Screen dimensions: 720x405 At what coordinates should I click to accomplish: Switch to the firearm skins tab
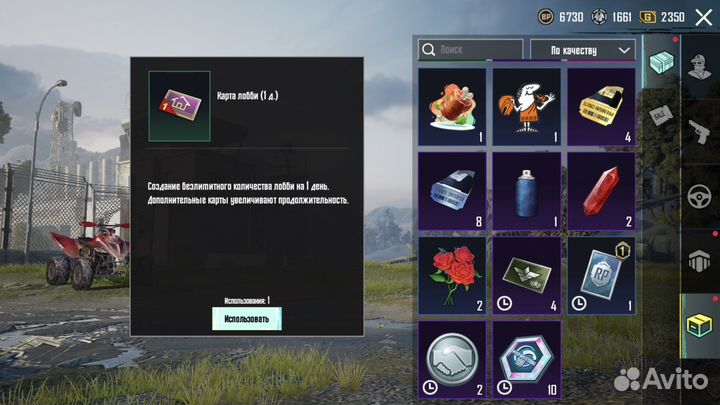700,126
